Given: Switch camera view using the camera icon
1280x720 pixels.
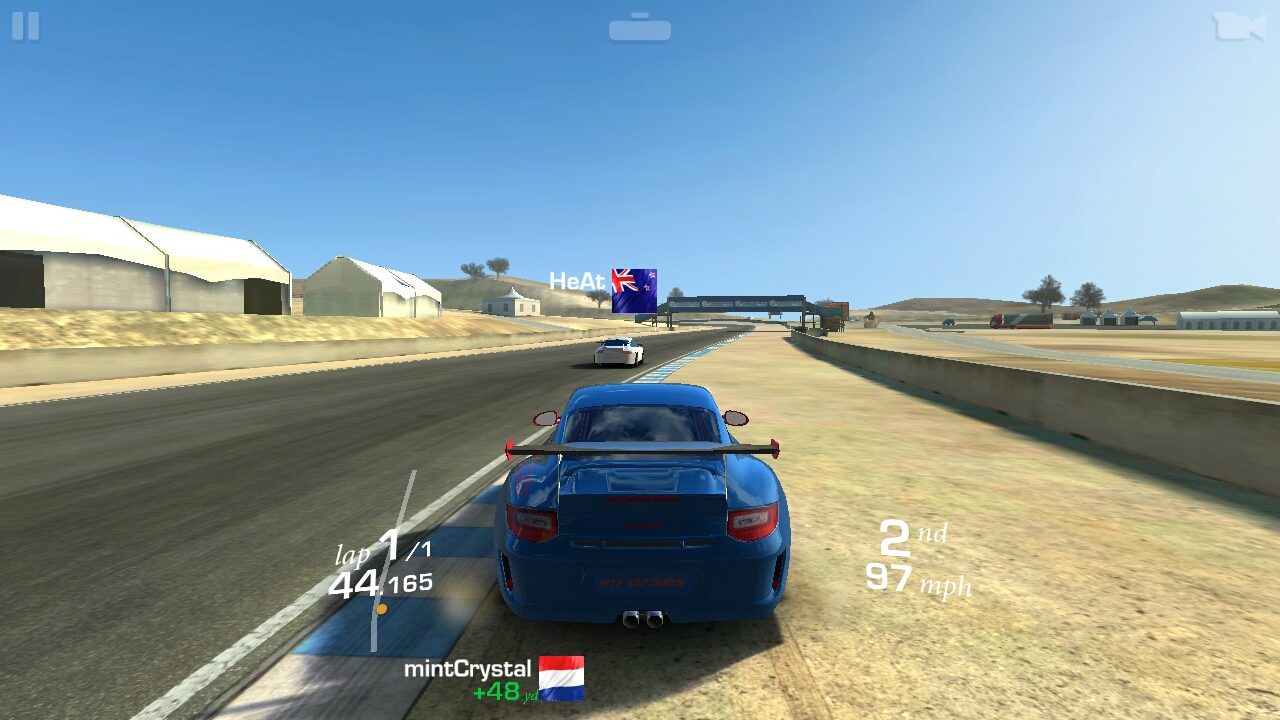Looking at the screenshot, I should [1238, 26].
